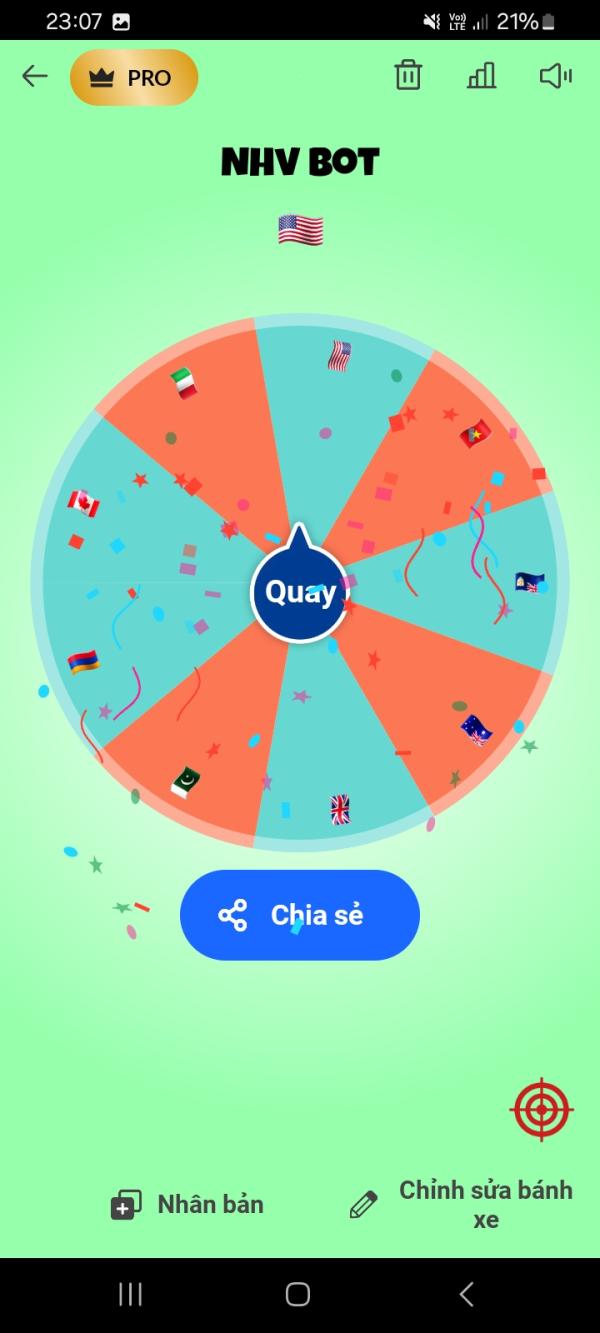Open the bar chart statistics icon
600x1333 pixels.
481,76
